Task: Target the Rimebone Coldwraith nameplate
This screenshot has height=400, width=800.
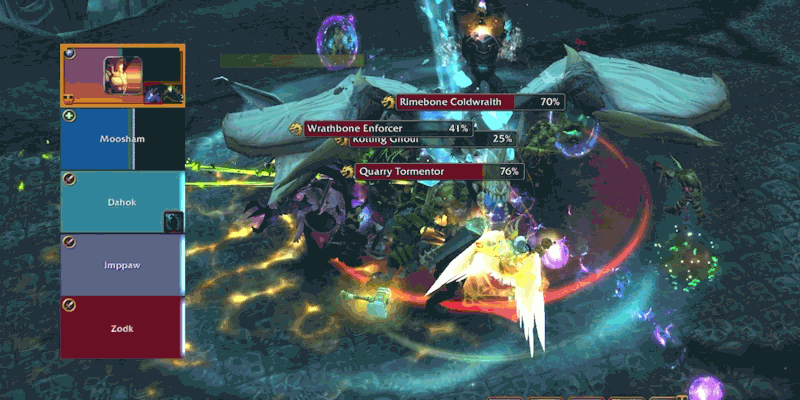Action: (479, 102)
